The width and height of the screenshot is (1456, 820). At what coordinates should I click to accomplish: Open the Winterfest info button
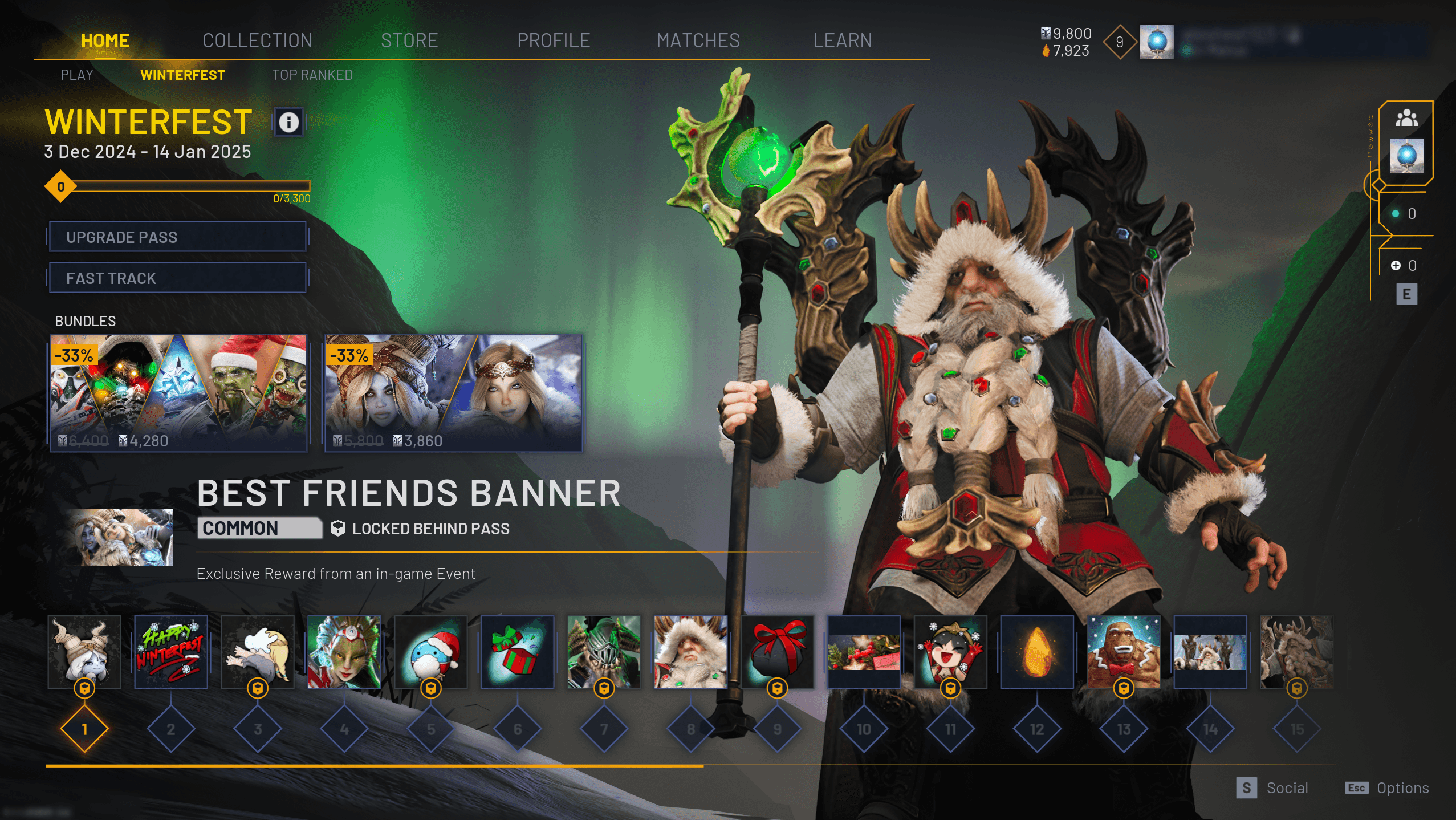pyautogui.click(x=288, y=122)
